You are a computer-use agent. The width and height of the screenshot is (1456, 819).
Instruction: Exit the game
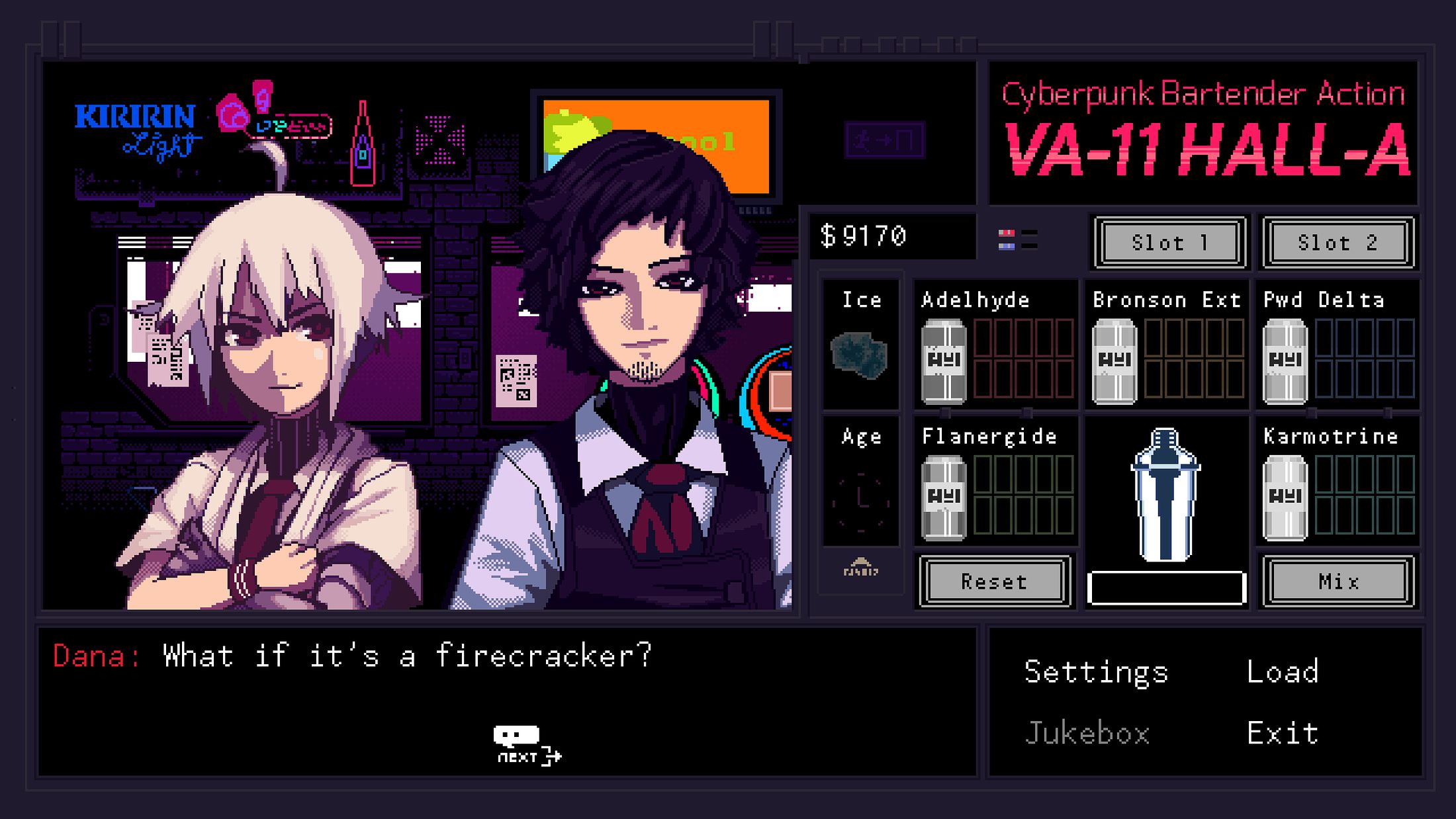coord(1283,733)
